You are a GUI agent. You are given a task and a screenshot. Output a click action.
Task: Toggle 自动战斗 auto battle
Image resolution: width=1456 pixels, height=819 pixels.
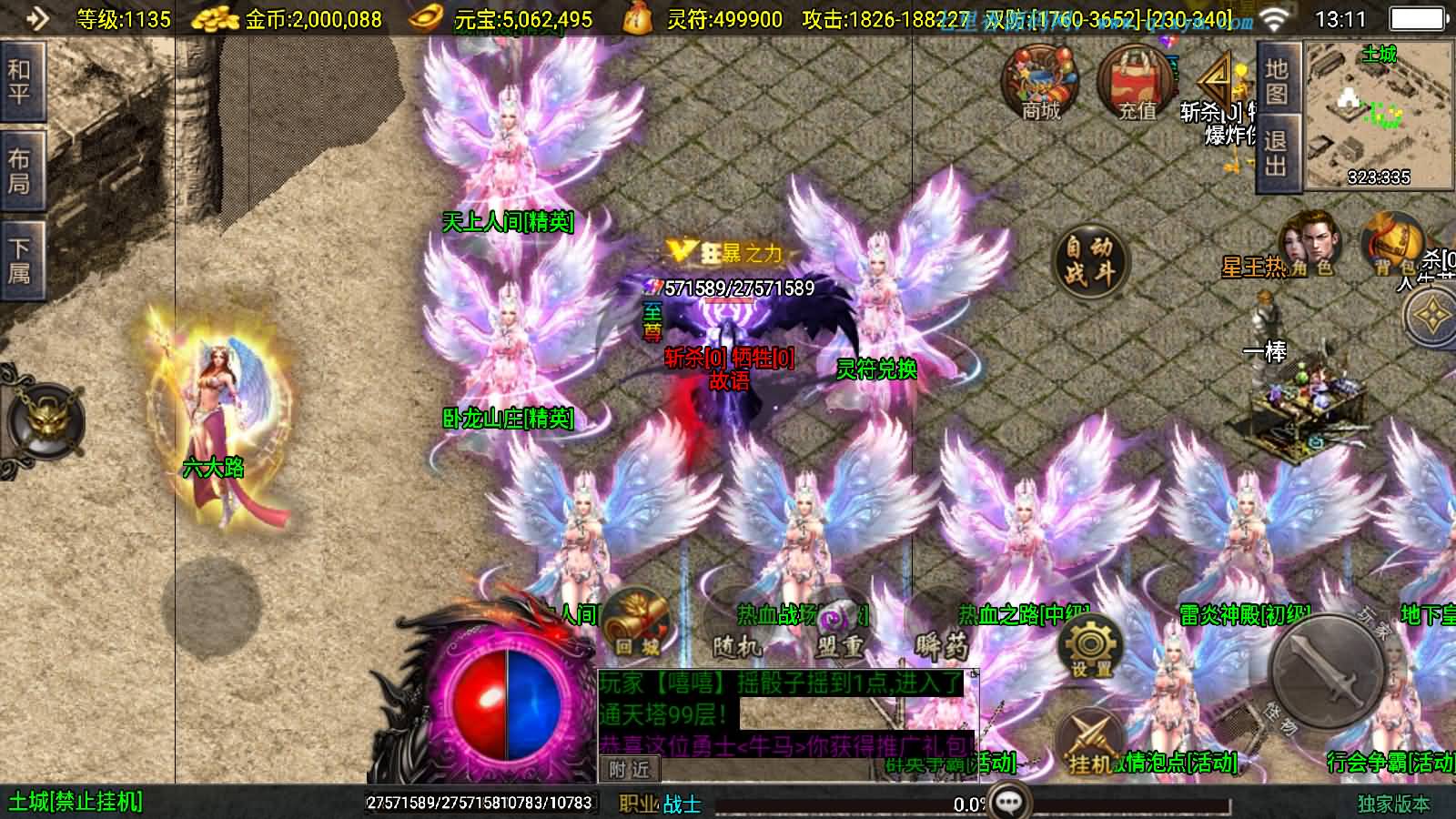(x=1090, y=258)
